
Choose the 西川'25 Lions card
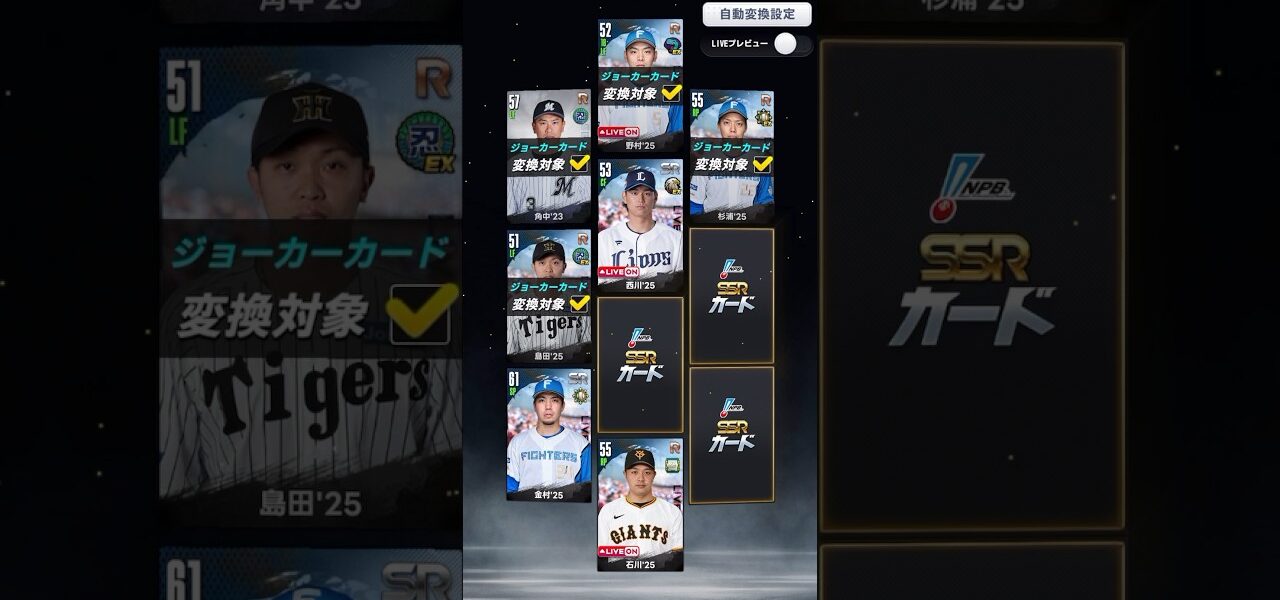(x=640, y=225)
